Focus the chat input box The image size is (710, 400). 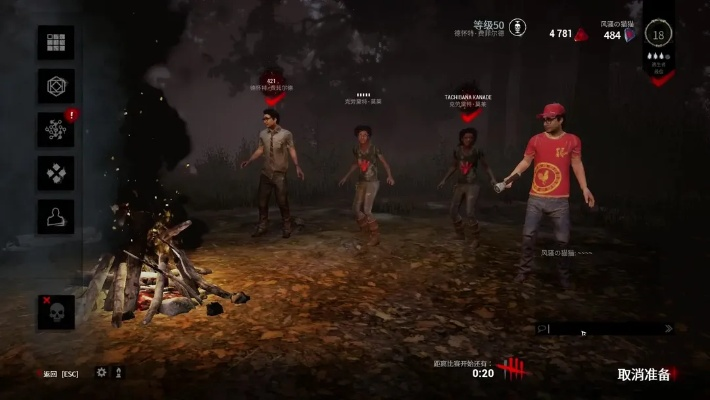(x=600, y=328)
